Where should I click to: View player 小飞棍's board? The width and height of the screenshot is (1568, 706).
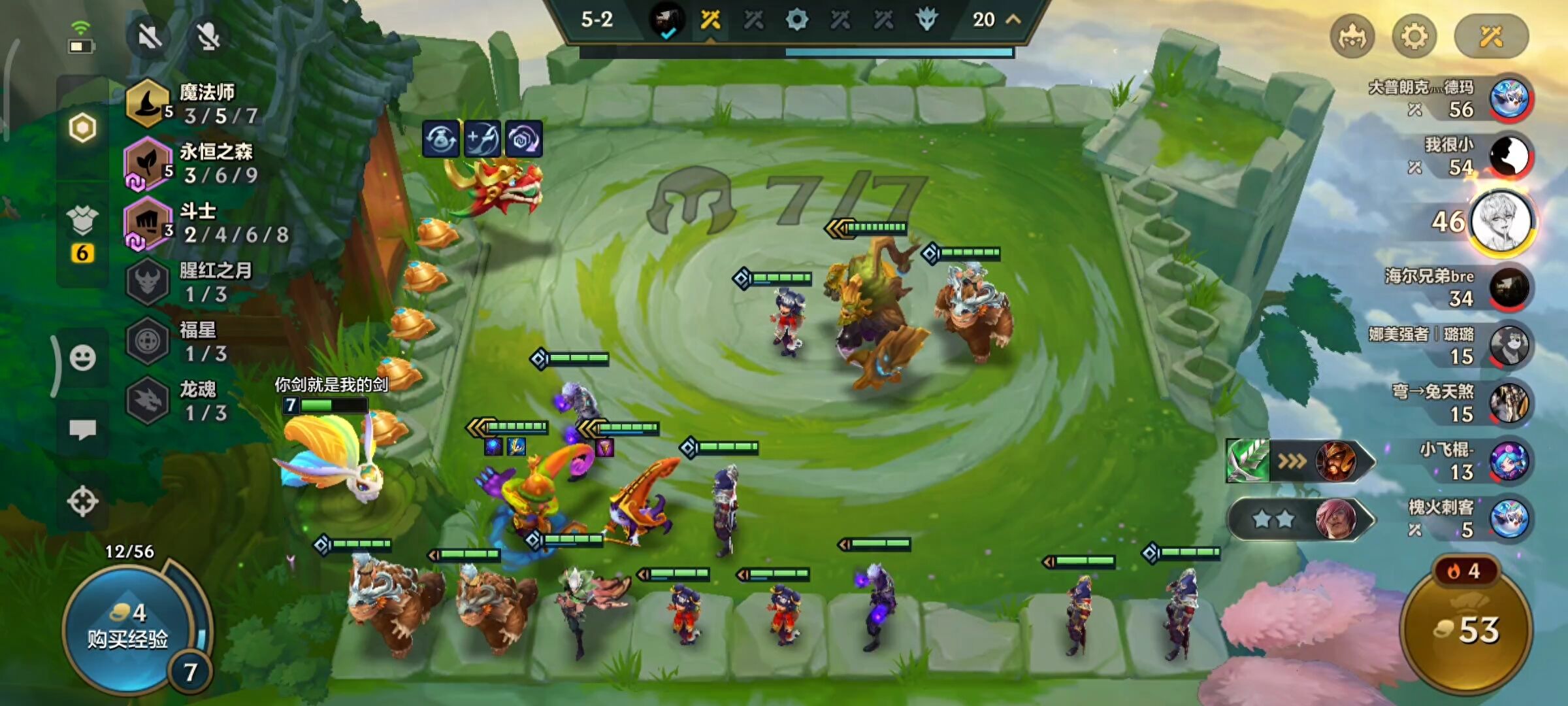pyautogui.click(x=1509, y=461)
